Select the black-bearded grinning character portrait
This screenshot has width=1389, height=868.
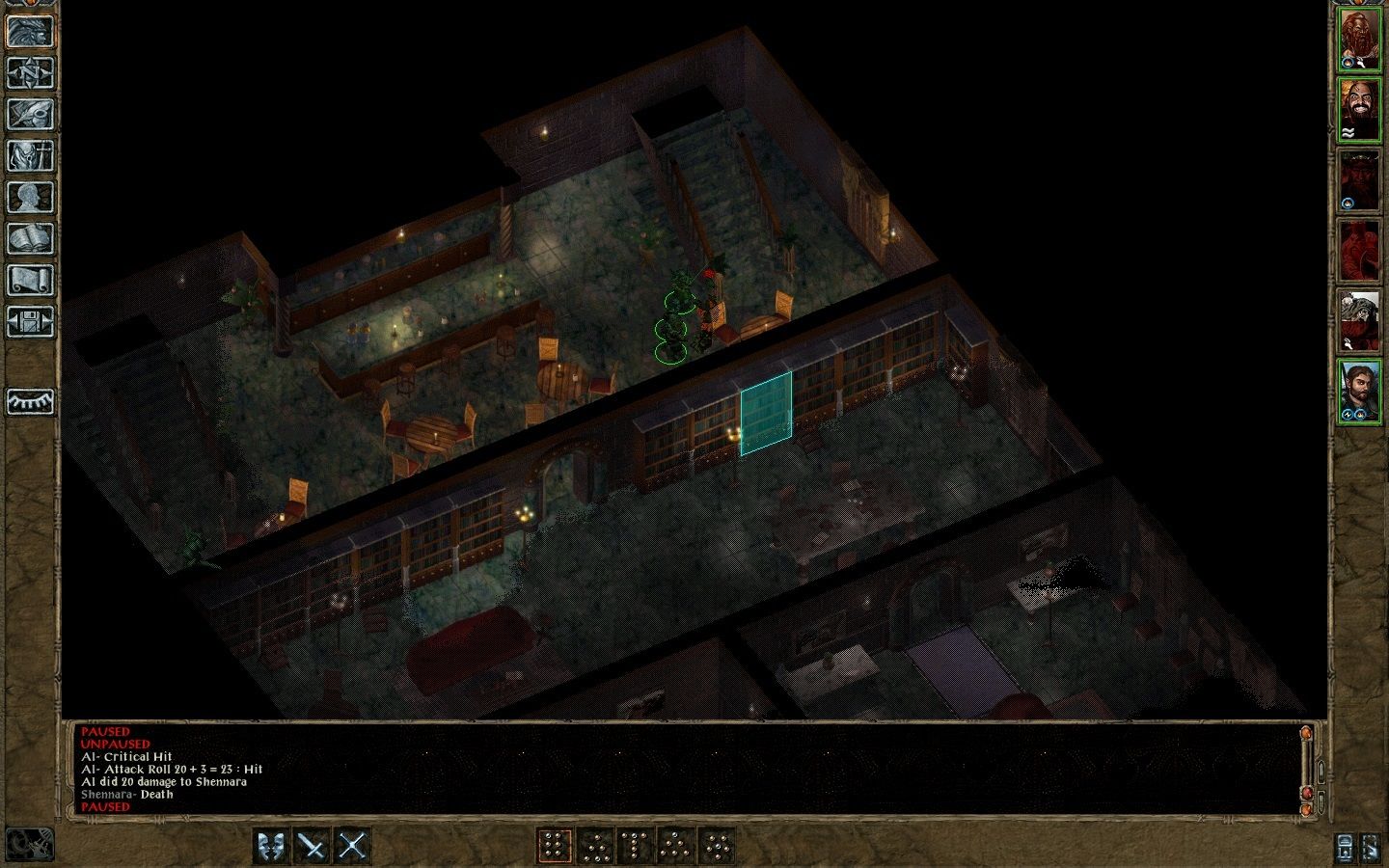pos(1359,110)
